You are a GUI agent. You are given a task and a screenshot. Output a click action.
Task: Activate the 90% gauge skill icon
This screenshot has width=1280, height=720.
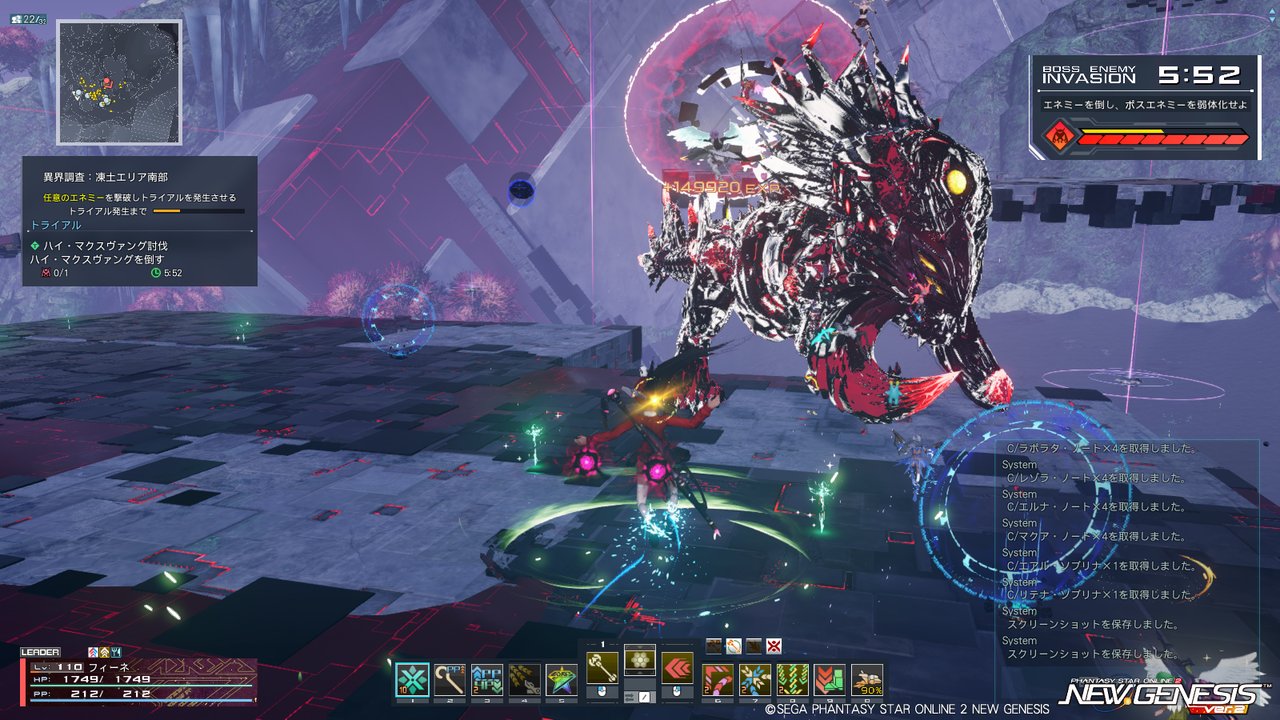pos(866,680)
